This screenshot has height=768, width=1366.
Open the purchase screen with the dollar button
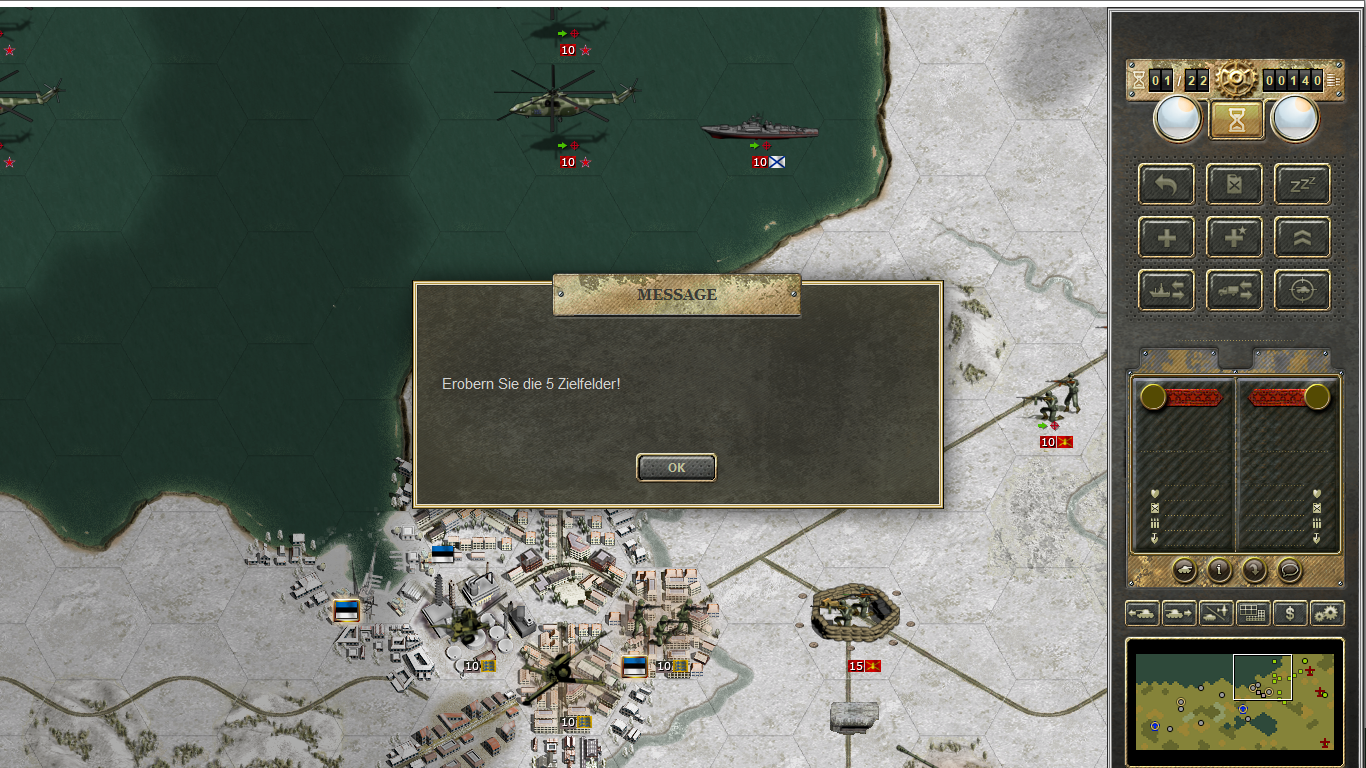(1290, 613)
